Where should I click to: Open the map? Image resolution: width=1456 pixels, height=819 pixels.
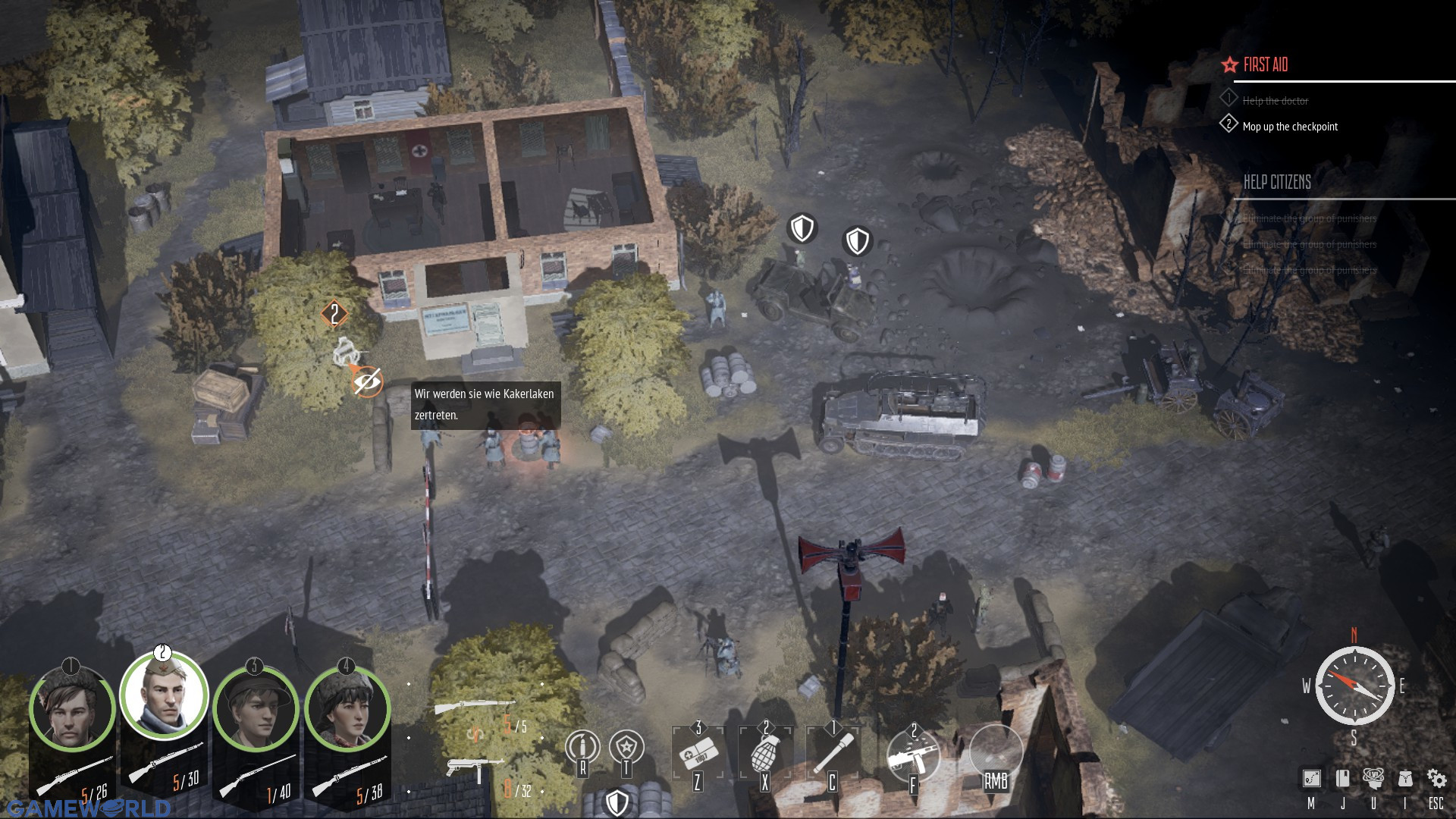coord(1311,779)
